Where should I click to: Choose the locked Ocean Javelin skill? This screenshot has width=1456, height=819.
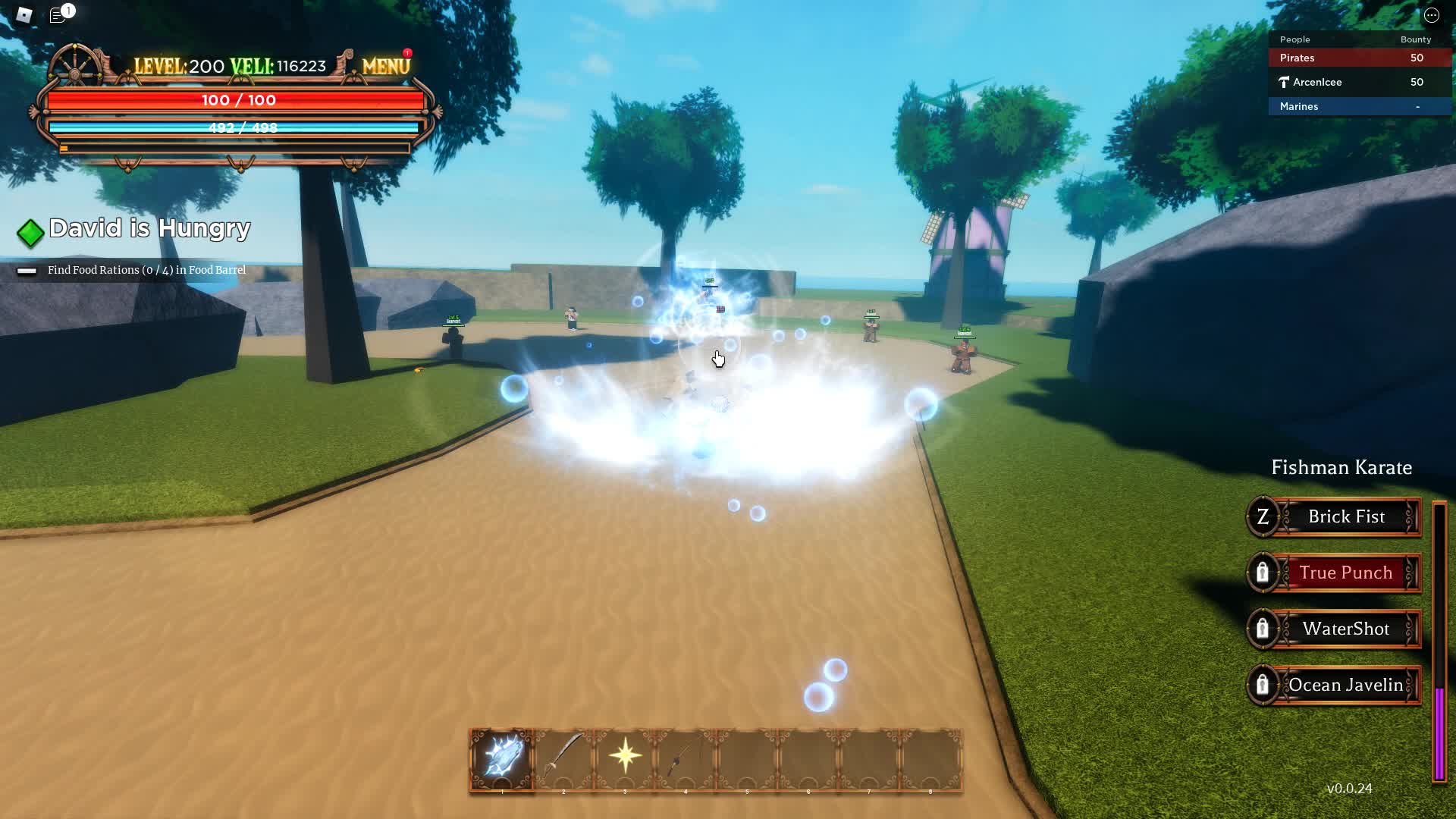click(1334, 686)
